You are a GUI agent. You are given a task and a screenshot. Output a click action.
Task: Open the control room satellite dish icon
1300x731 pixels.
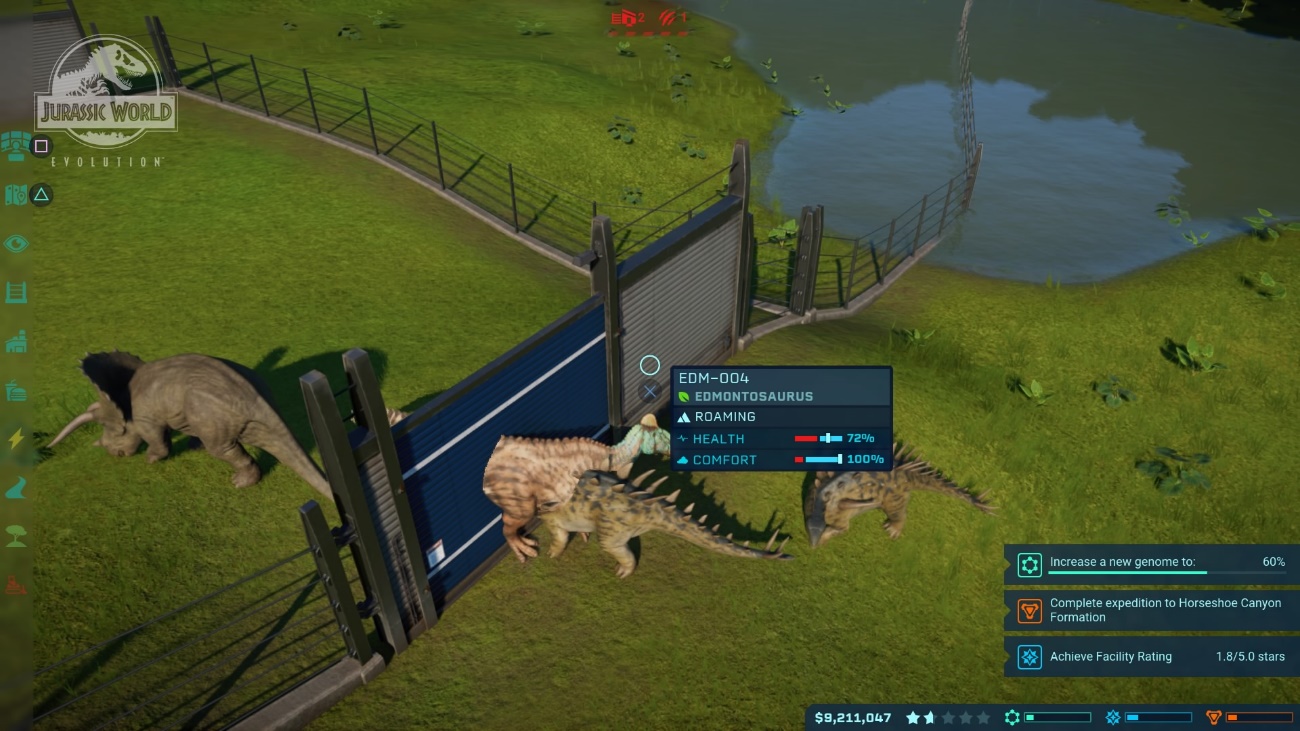click(14, 145)
